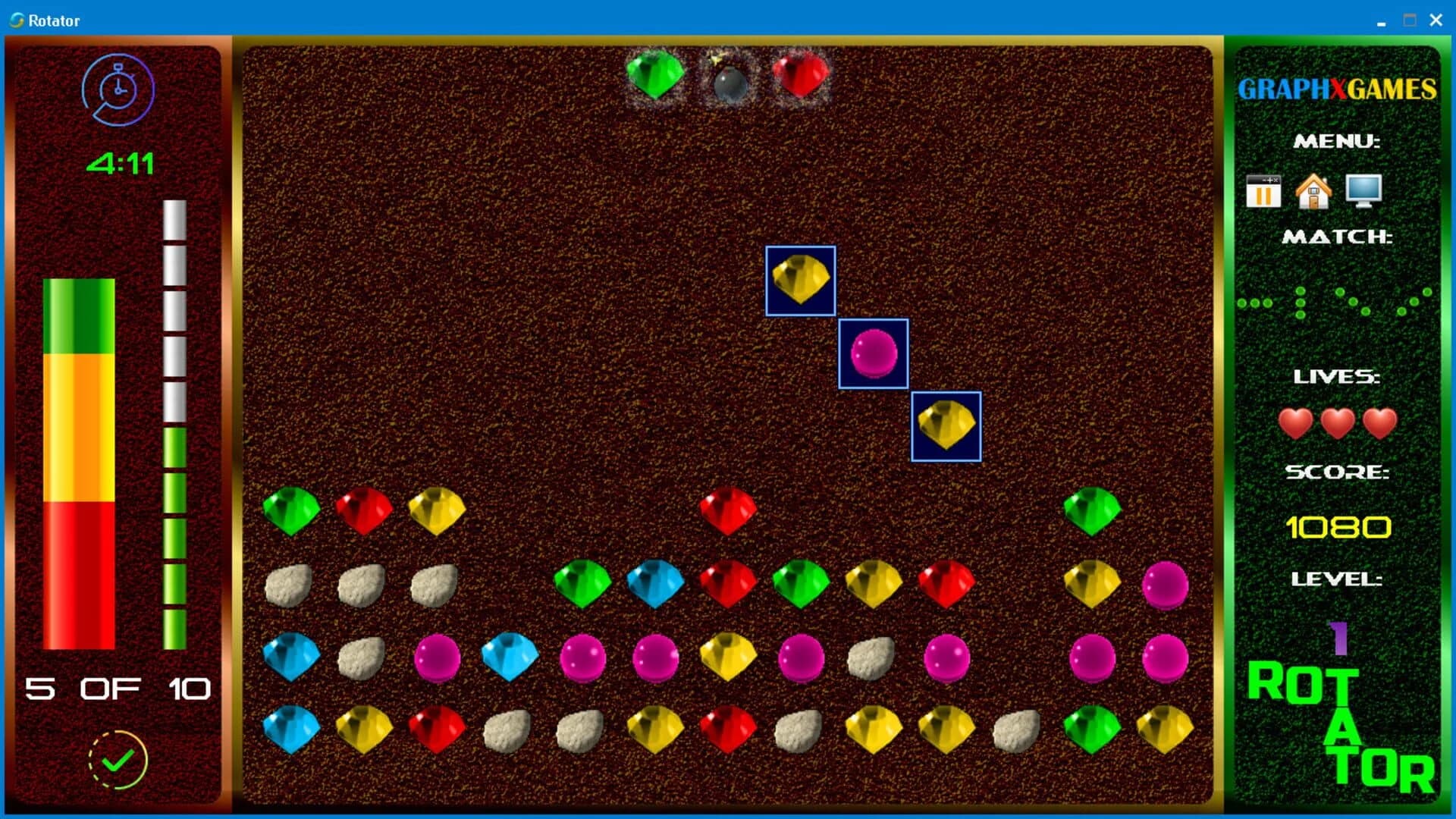Deselect the highlighted magenta ball
Image resolution: width=1456 pixels, height=819 pixels.
point(872,354)
